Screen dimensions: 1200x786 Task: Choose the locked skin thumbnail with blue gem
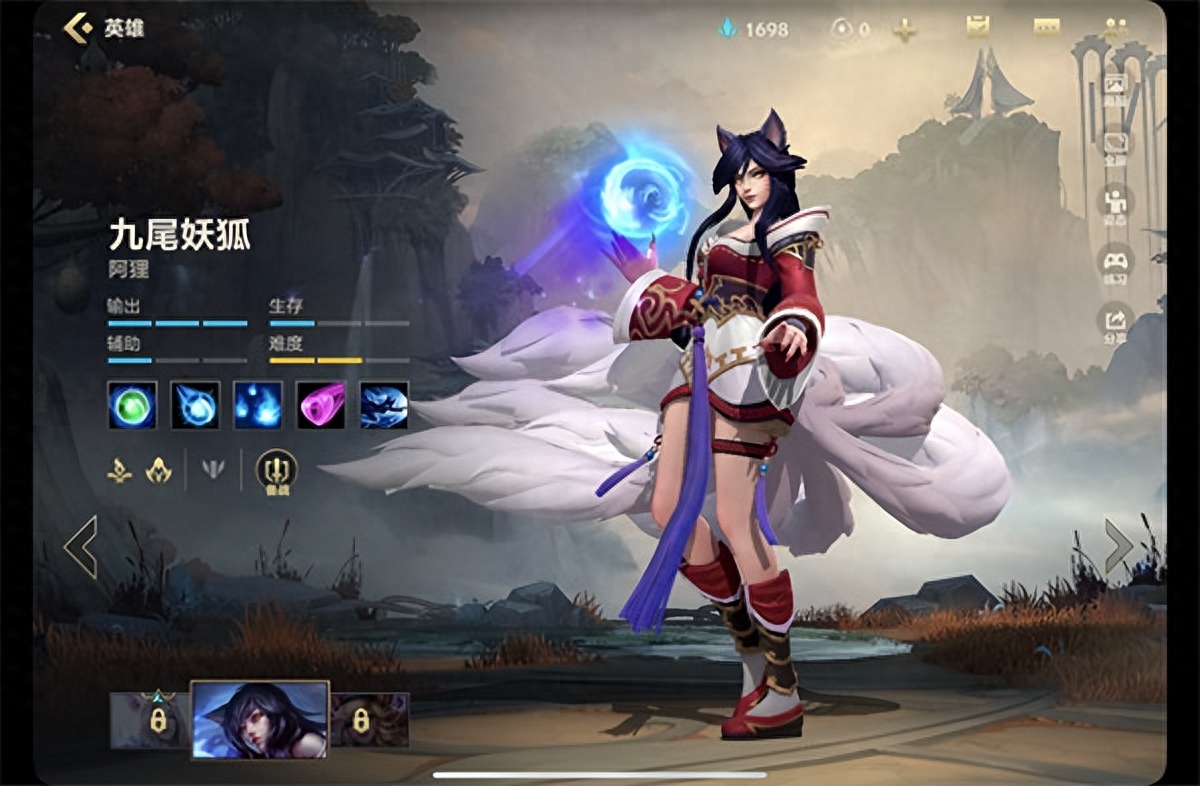[150, 720]
